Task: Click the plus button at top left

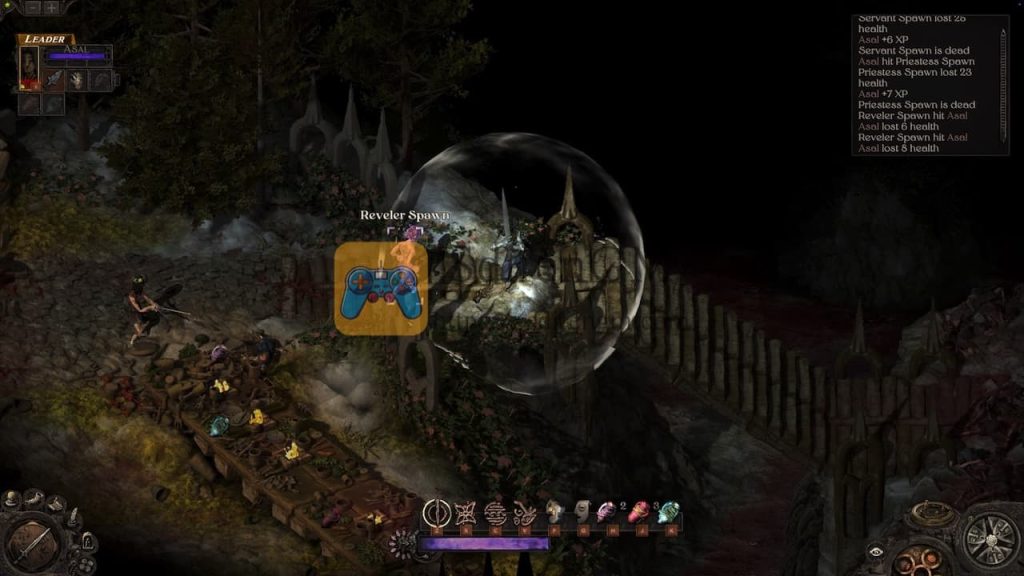Action: (x=49, y=7)
